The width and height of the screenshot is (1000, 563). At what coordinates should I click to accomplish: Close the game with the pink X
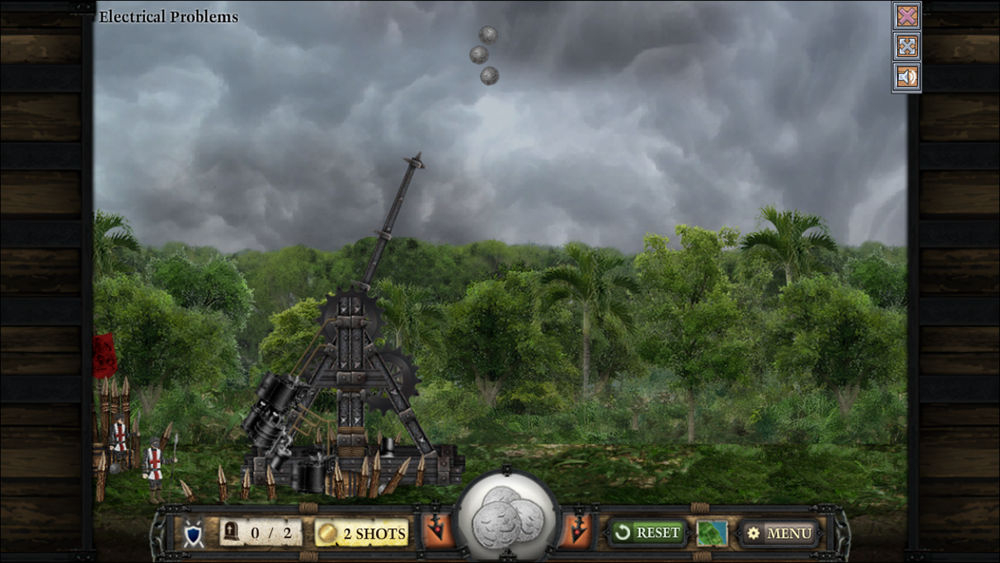907,16
